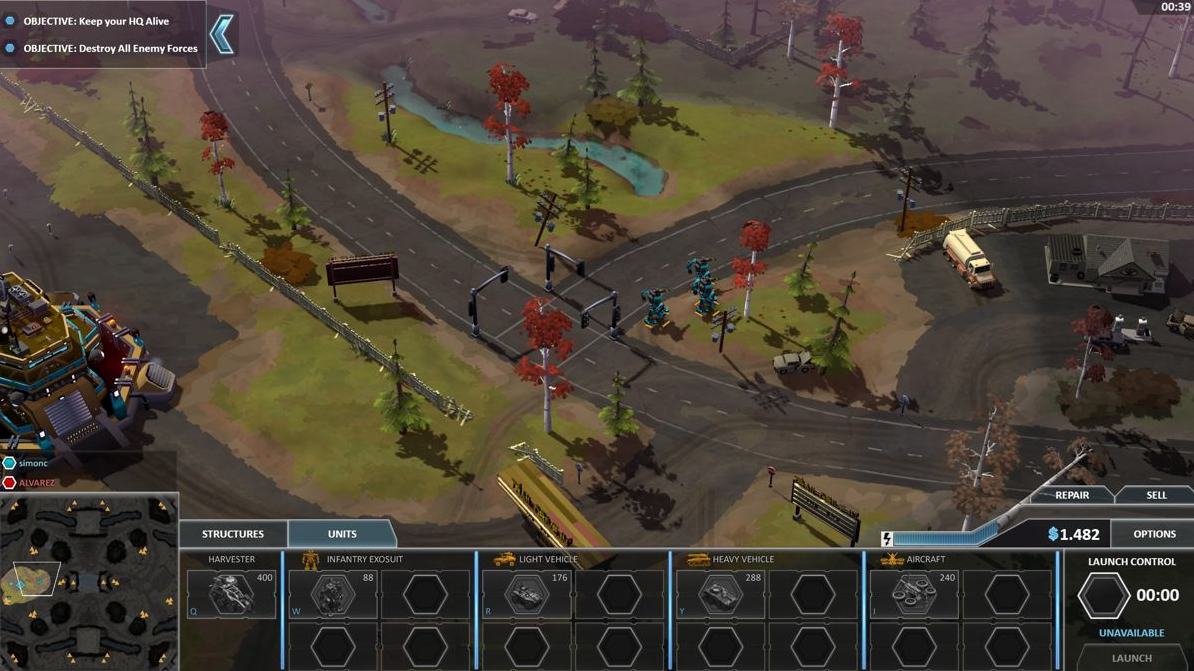Open the Options menu
1194x671 pixels.
click(1154, 534)
